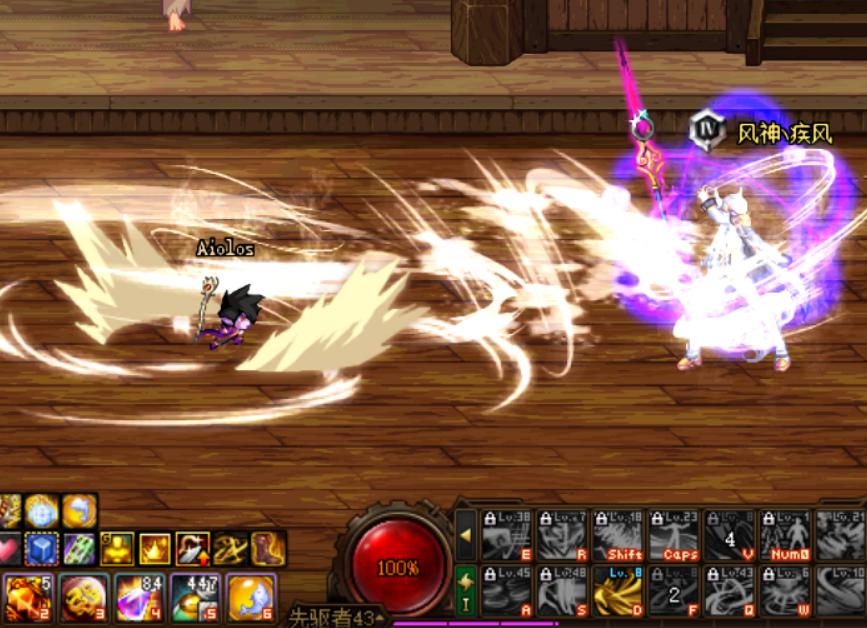Screen dimensions: 867x628
Task: Click the locked Lv.43 skill on Q
Action: (x=729, y=590)
